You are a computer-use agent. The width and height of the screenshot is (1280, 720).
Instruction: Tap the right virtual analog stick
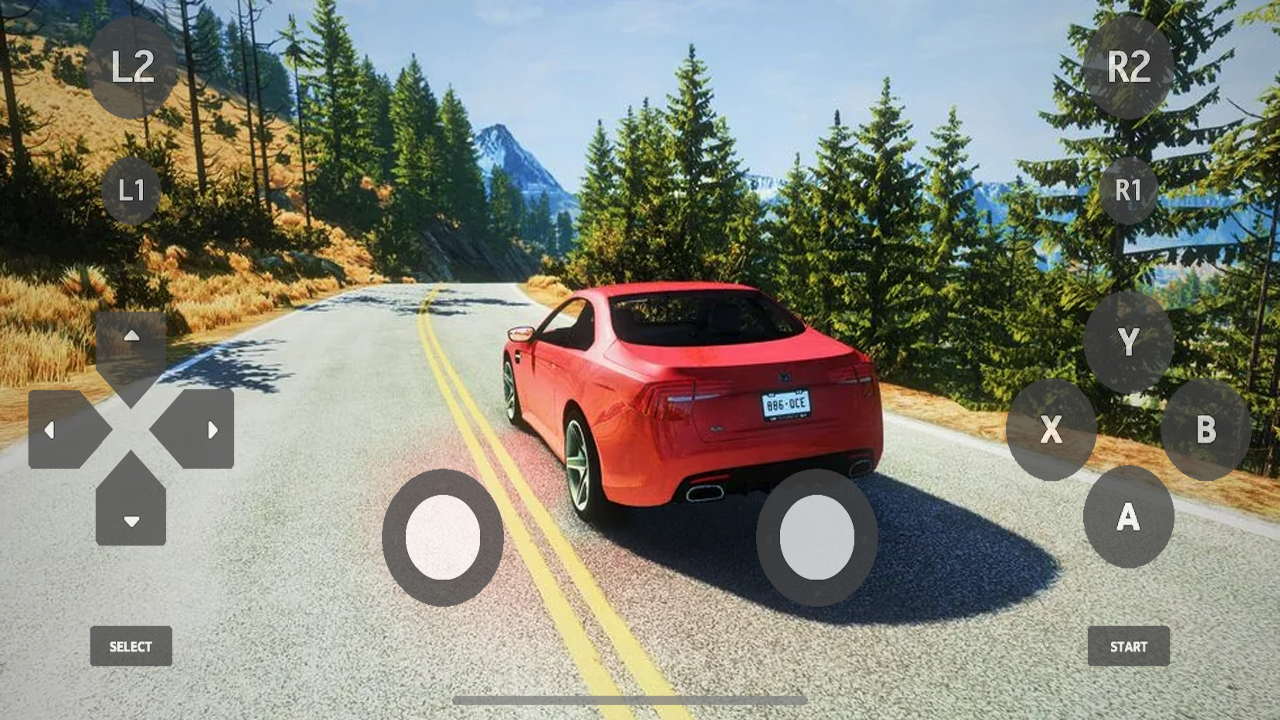[x=817, y=537]
